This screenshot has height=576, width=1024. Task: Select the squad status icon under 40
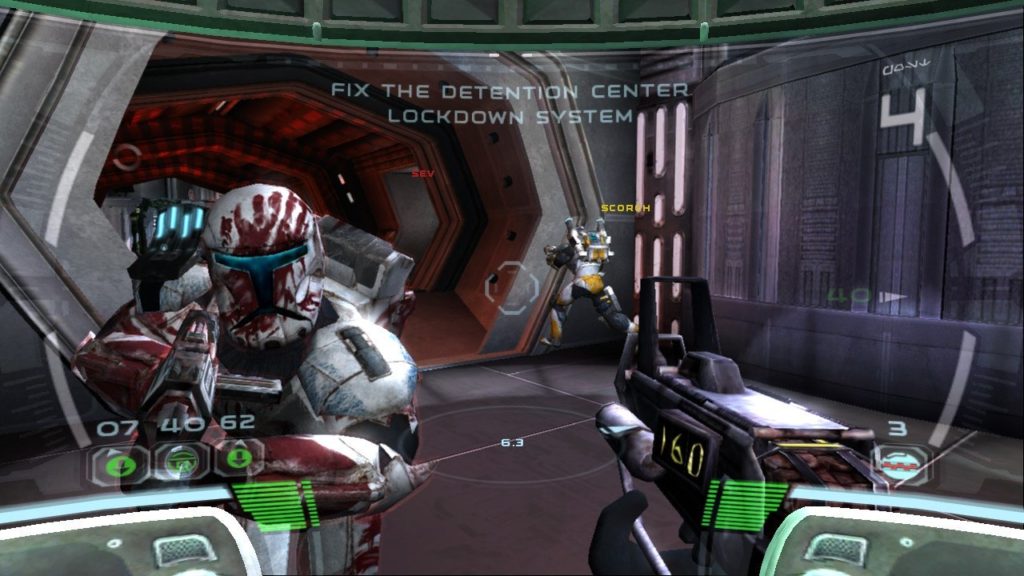pyautogui.click(x=179, y=461)
